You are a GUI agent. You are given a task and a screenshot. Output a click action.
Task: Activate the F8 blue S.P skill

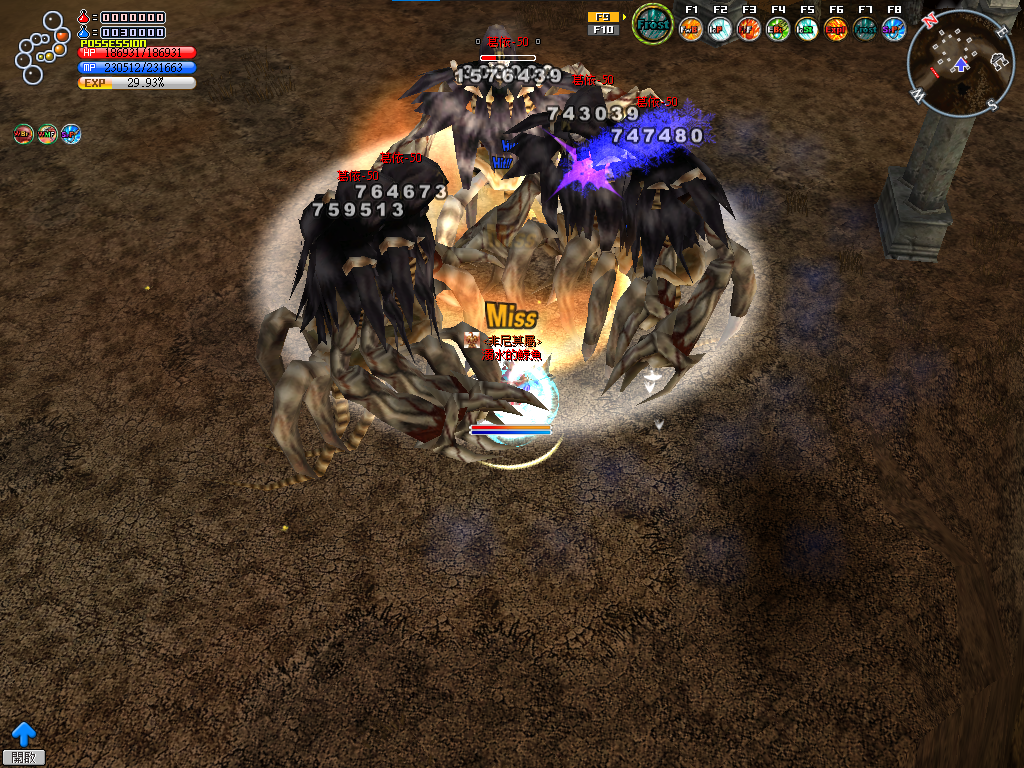point(894,29)
